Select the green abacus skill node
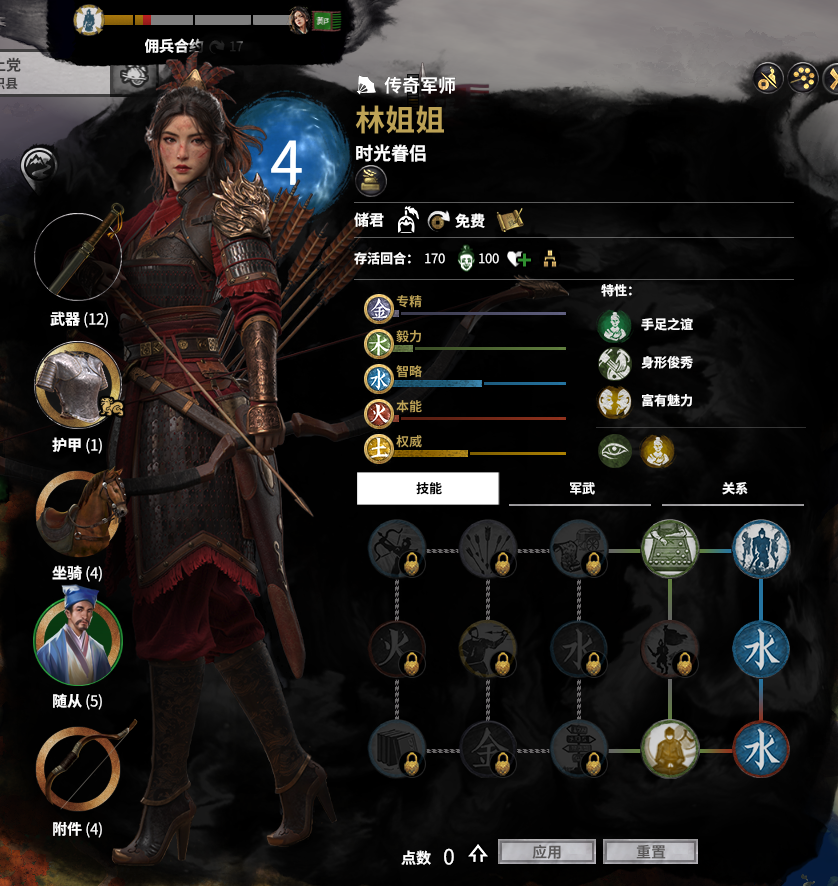 tap(670, 550)
